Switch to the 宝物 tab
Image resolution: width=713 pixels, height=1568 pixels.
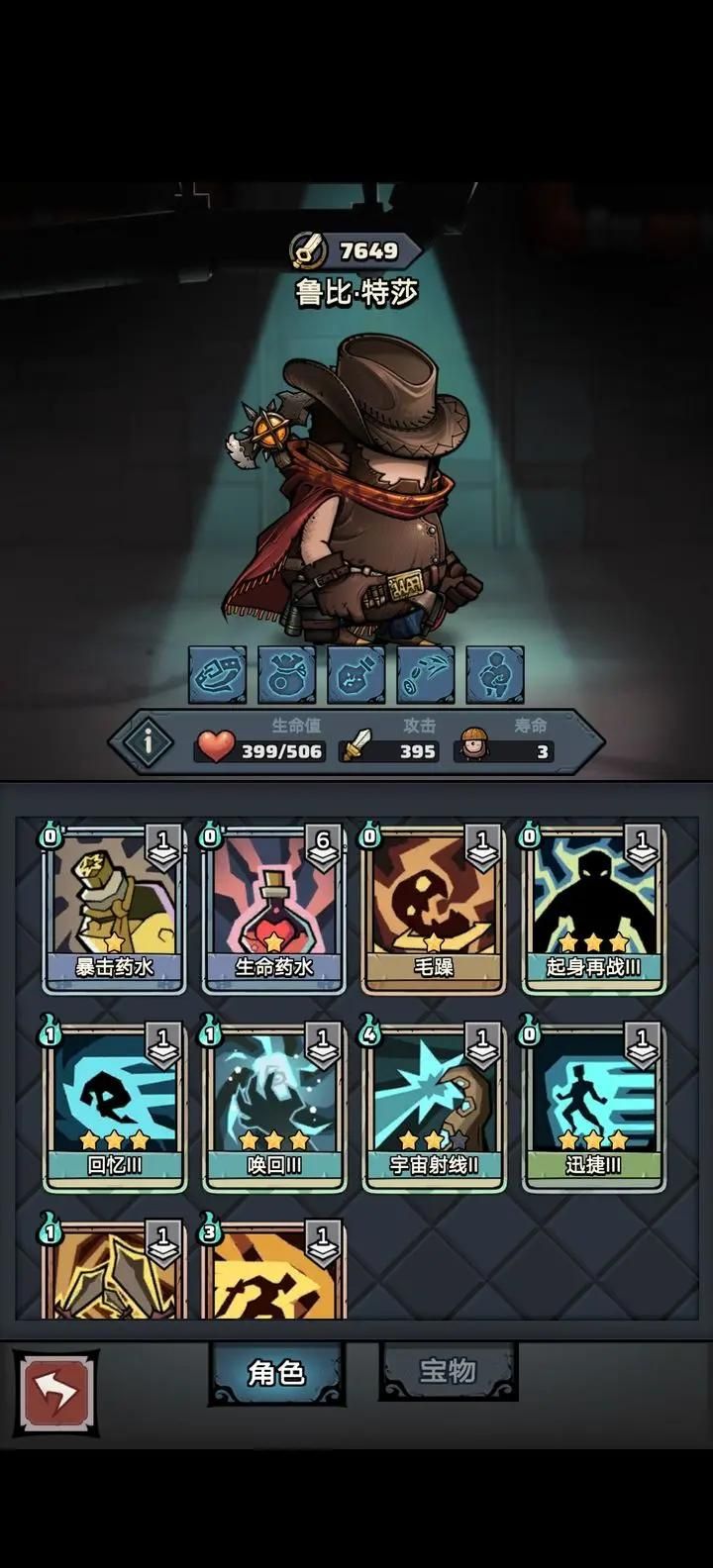click(x=448, y=1371)
